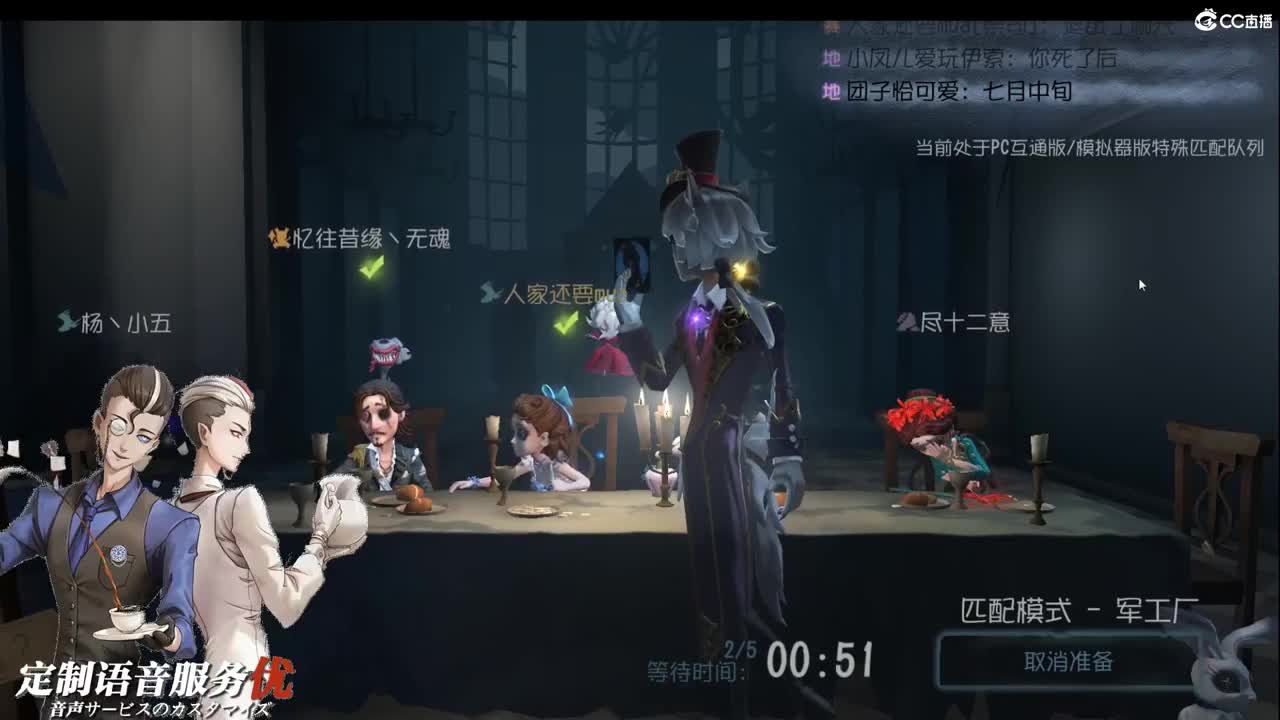Toggle the ready checkmark under 忆往昔缘丶无魂

(371, 266)
